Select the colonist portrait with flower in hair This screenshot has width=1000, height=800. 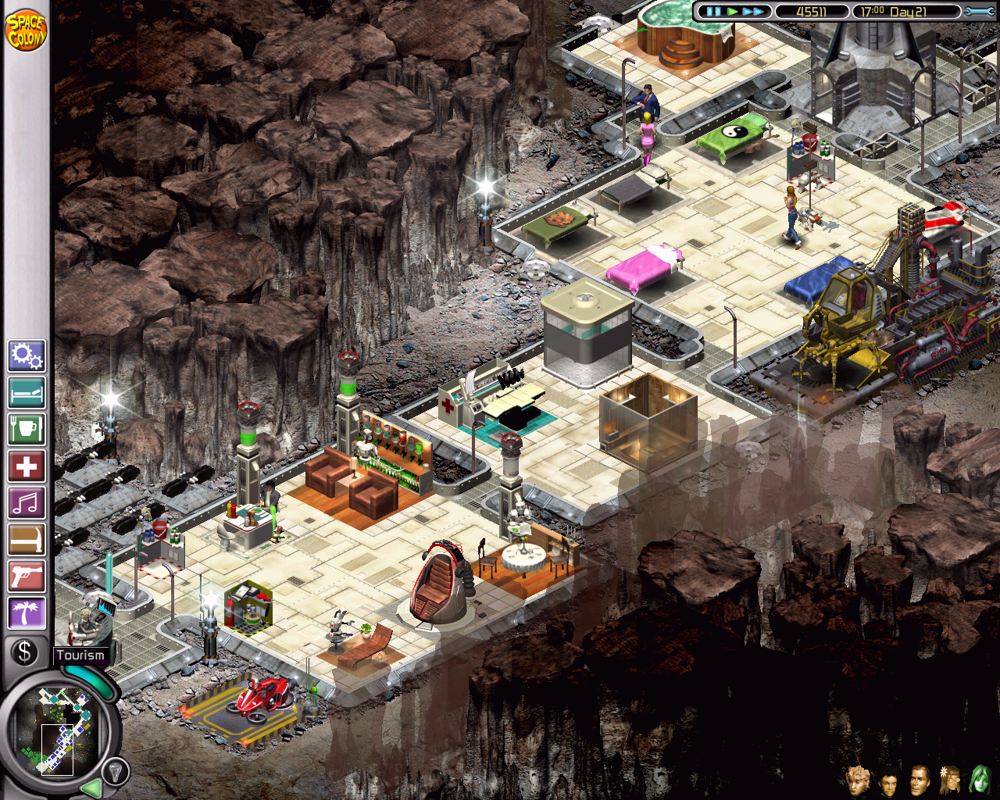tap(949, 779)
